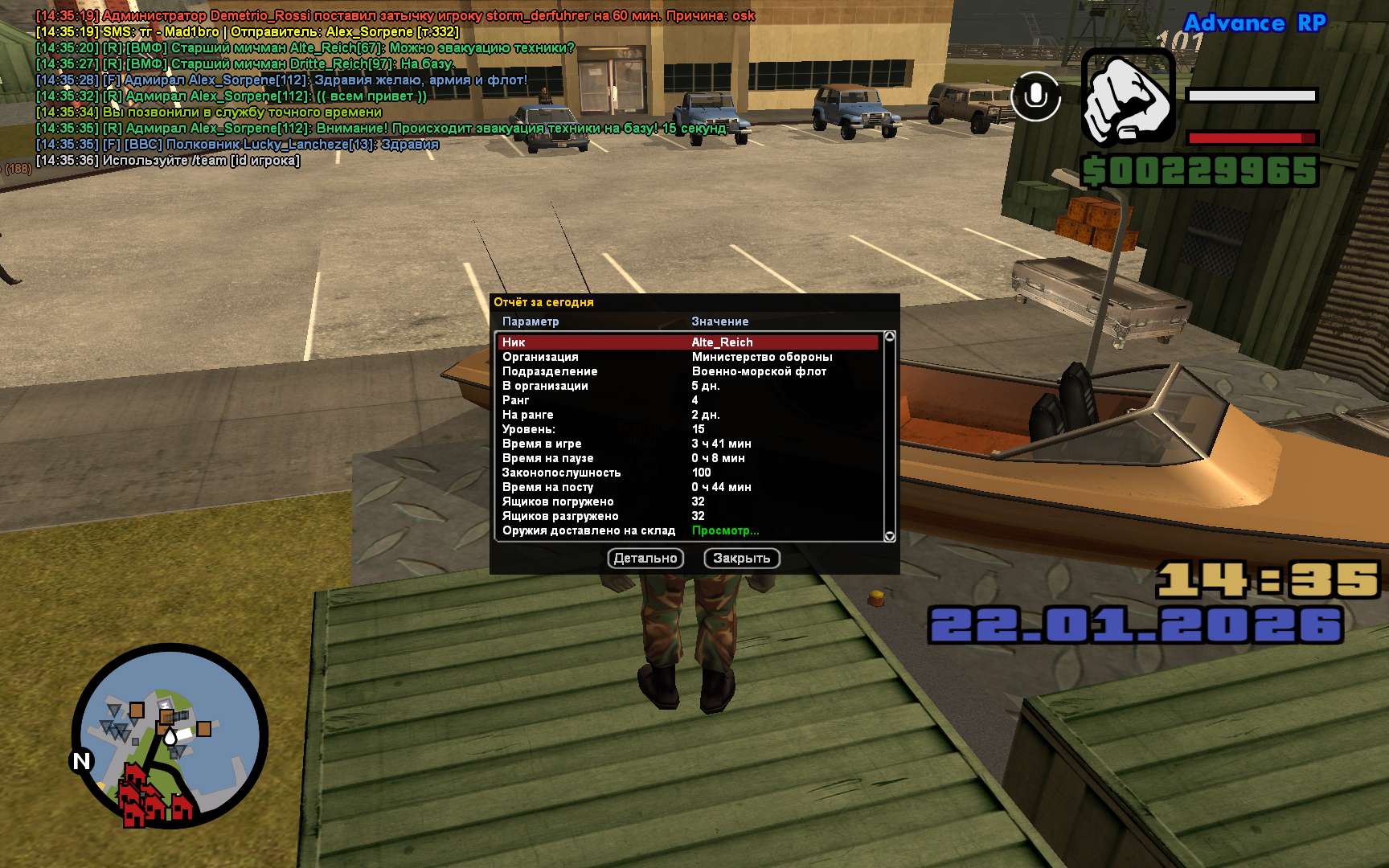Select the Ящиков разгружено row
The image size is (1389, 868).
(688, 516)
